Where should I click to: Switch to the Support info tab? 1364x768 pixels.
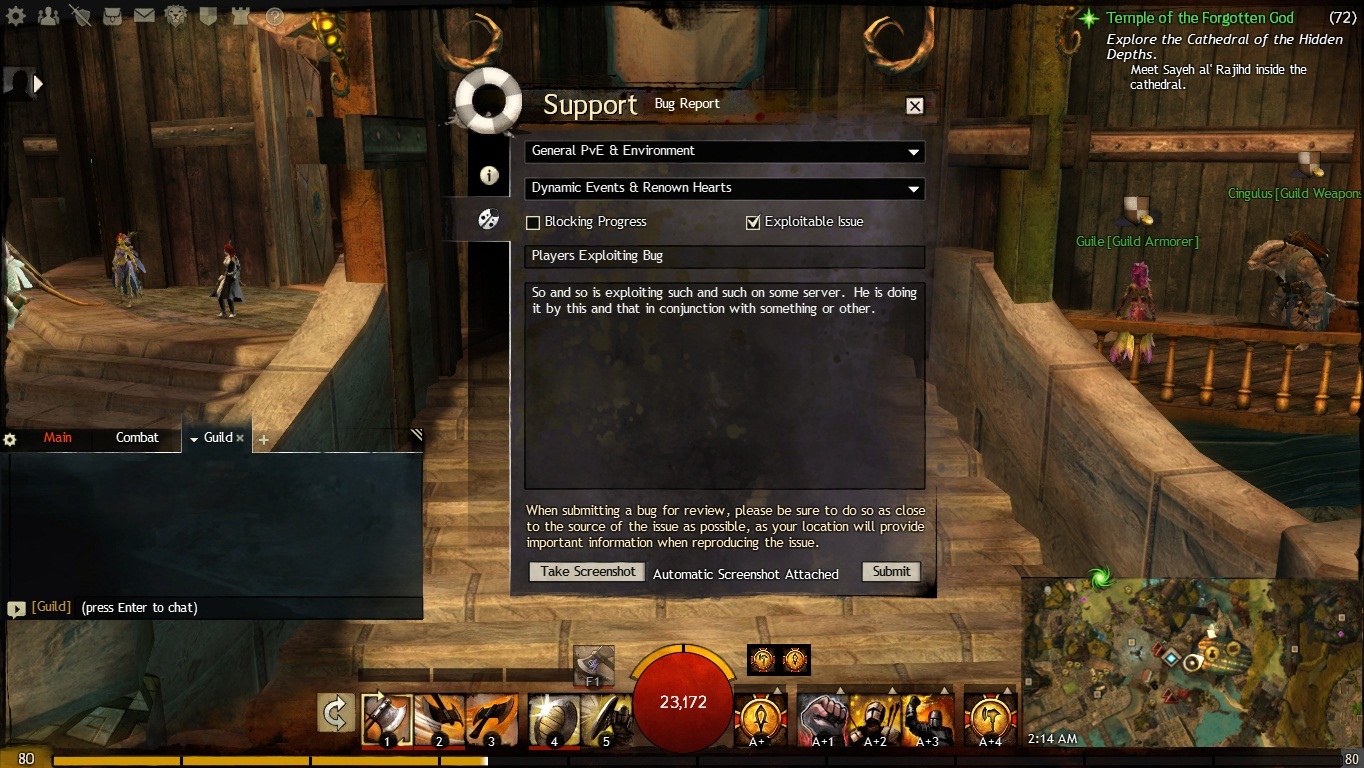(x=489, y=176)
